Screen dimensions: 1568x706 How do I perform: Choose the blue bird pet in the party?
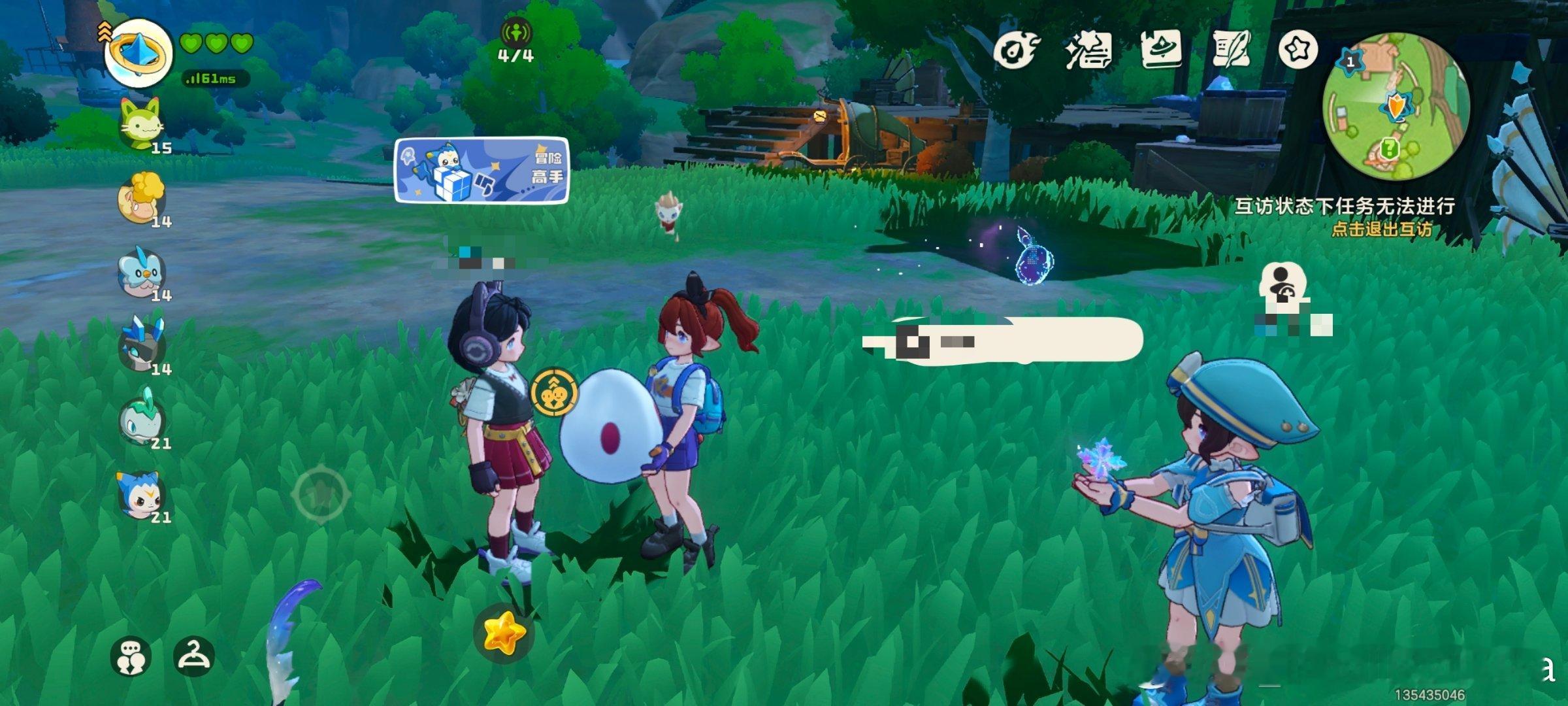pyautogui.click(x=141, y=271)
